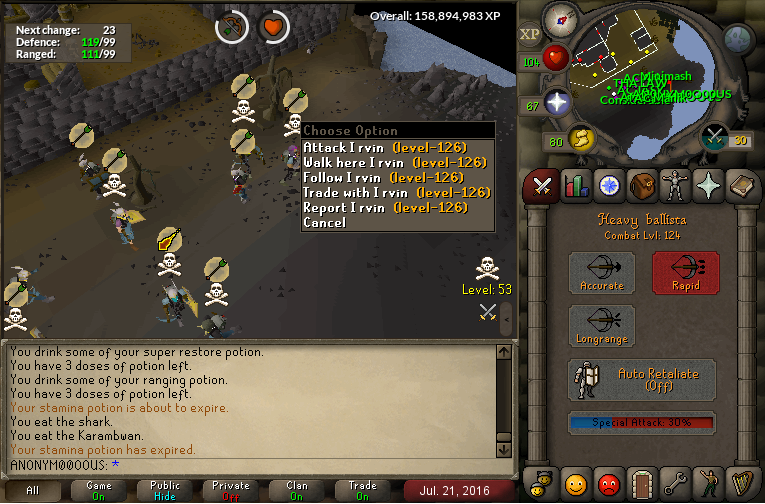Click the XP orb button
Viewport: 765px width, 504px height.
(530, 34)
